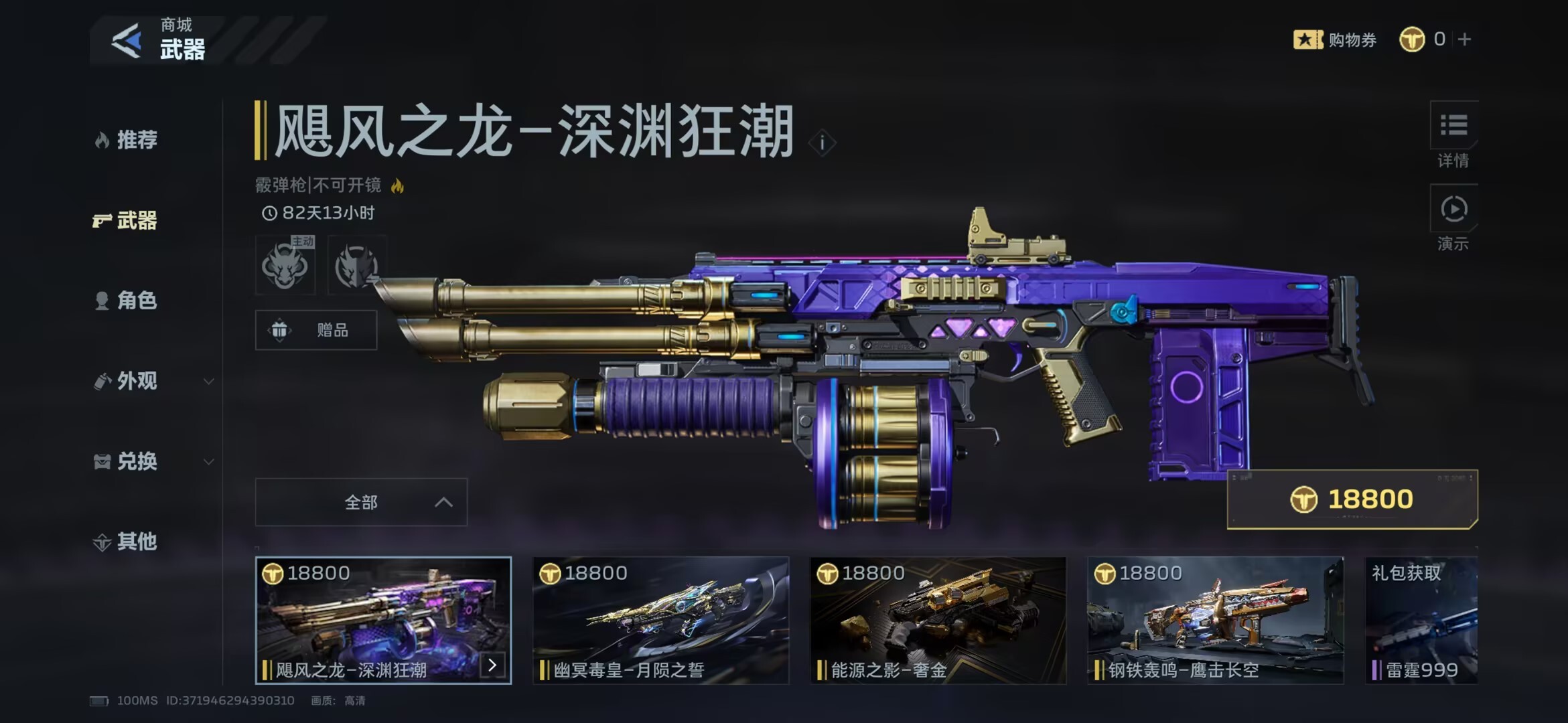
Task: Open the 赠品 gift button
Action: pyautogui.click(x=316, y=330)
